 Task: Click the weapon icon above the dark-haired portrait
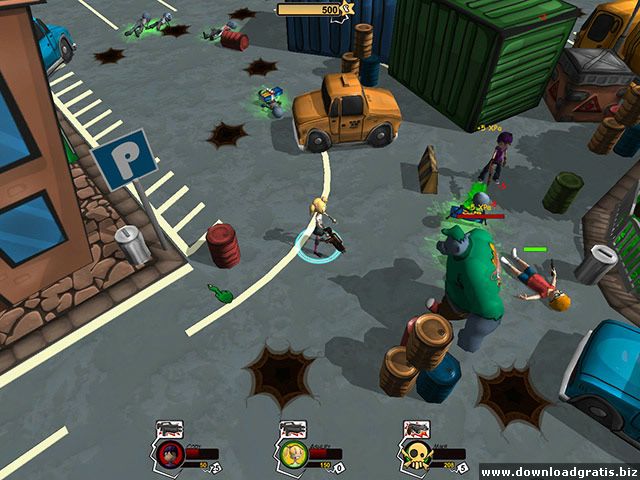point(168,430)
